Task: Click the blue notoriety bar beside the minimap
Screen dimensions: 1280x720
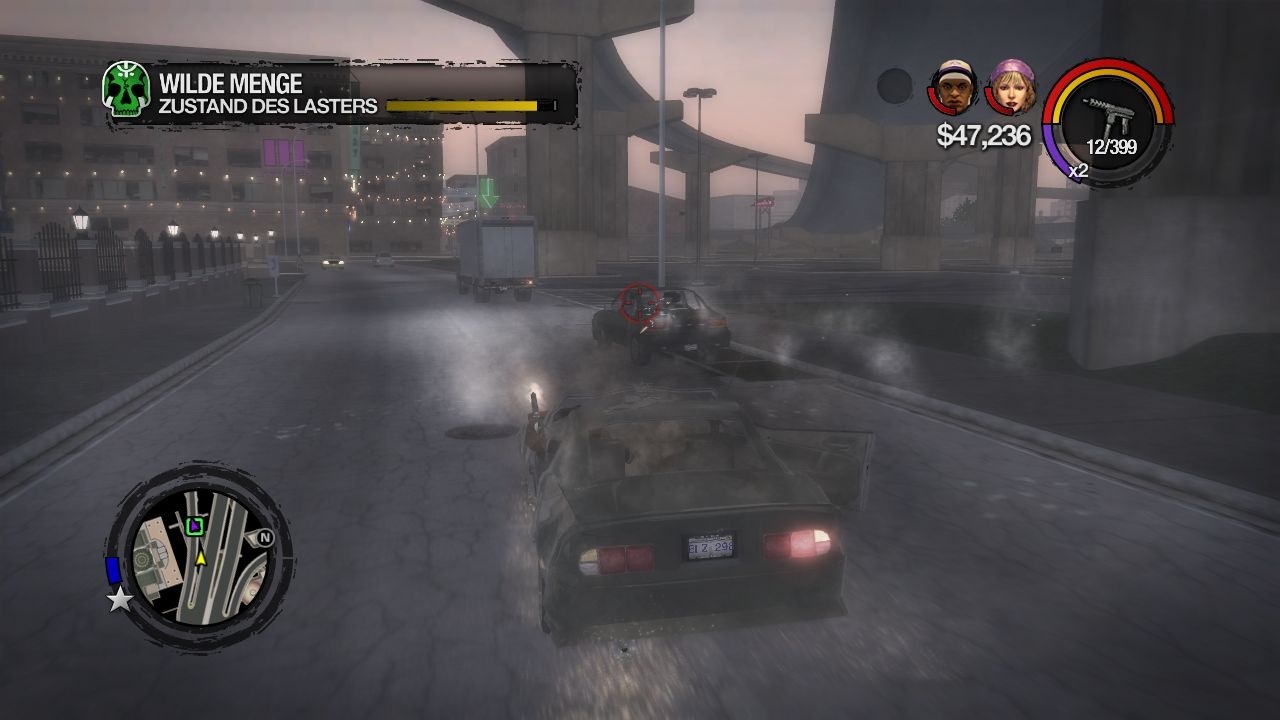Action: [111, 568]
